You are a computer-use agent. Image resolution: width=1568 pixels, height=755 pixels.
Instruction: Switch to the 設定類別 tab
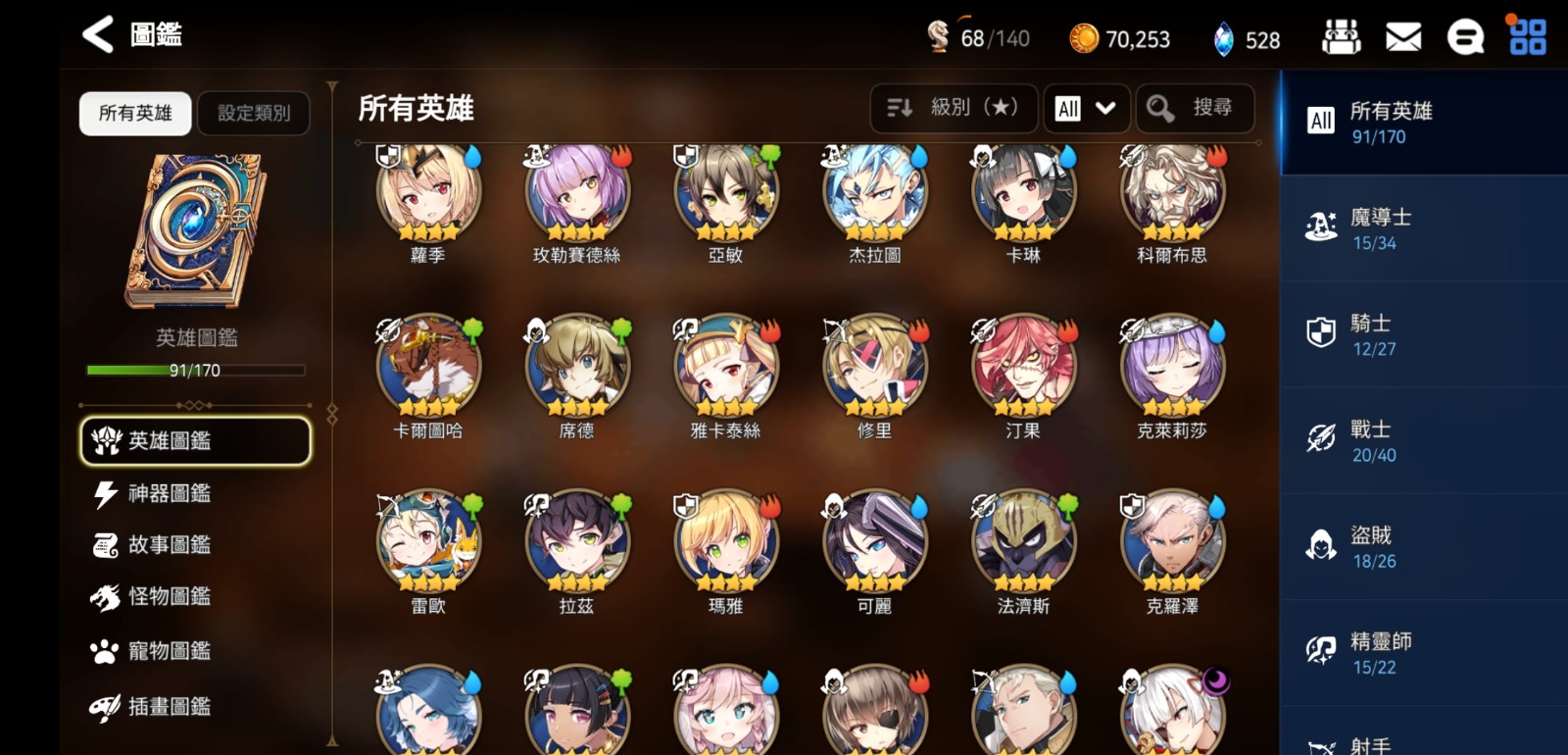pyautogui.click(x=253, y=113)
